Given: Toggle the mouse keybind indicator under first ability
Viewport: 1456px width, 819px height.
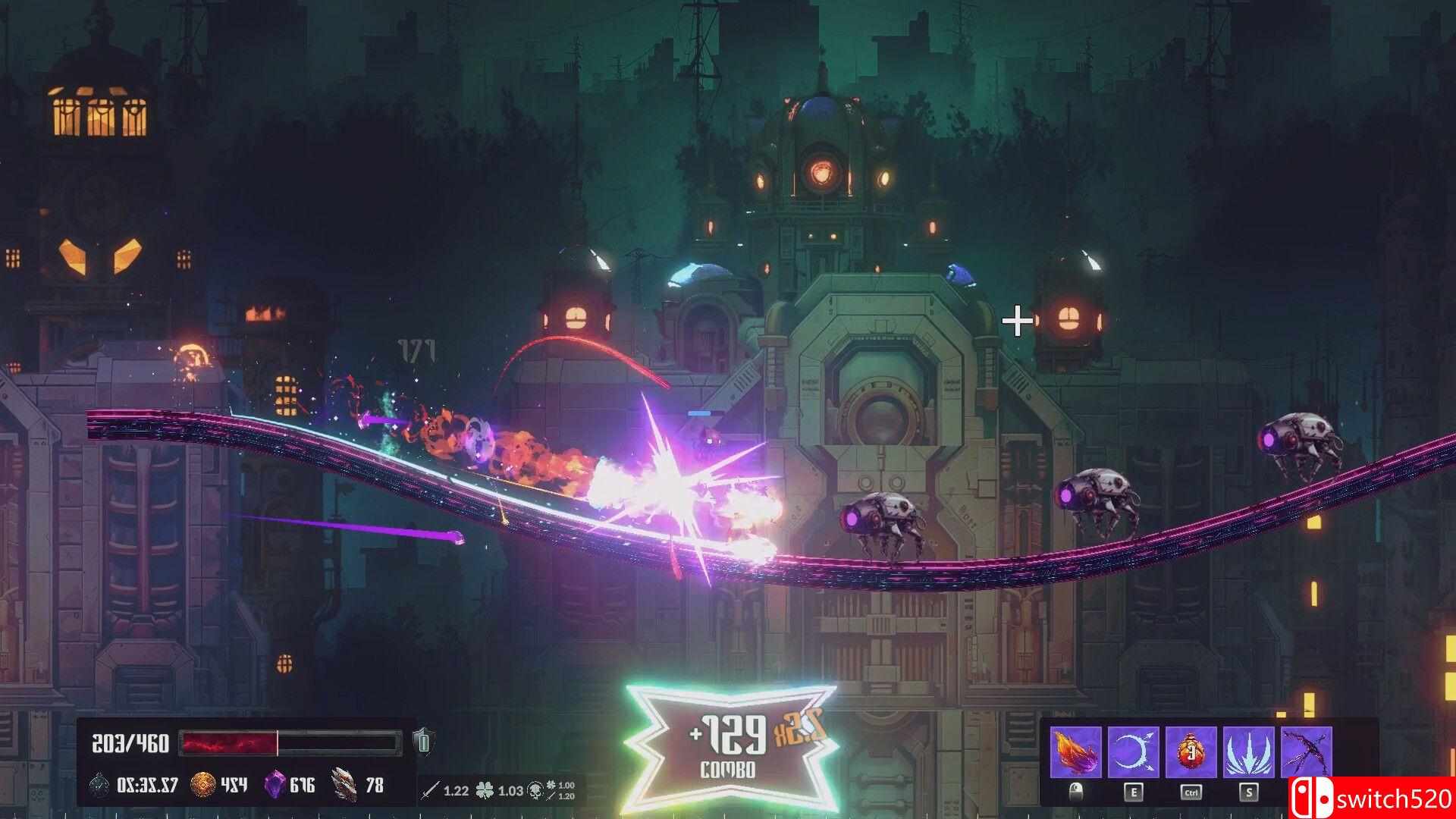Looking at the screenshot, I should pyautogui.click(x=1076, y=792).
